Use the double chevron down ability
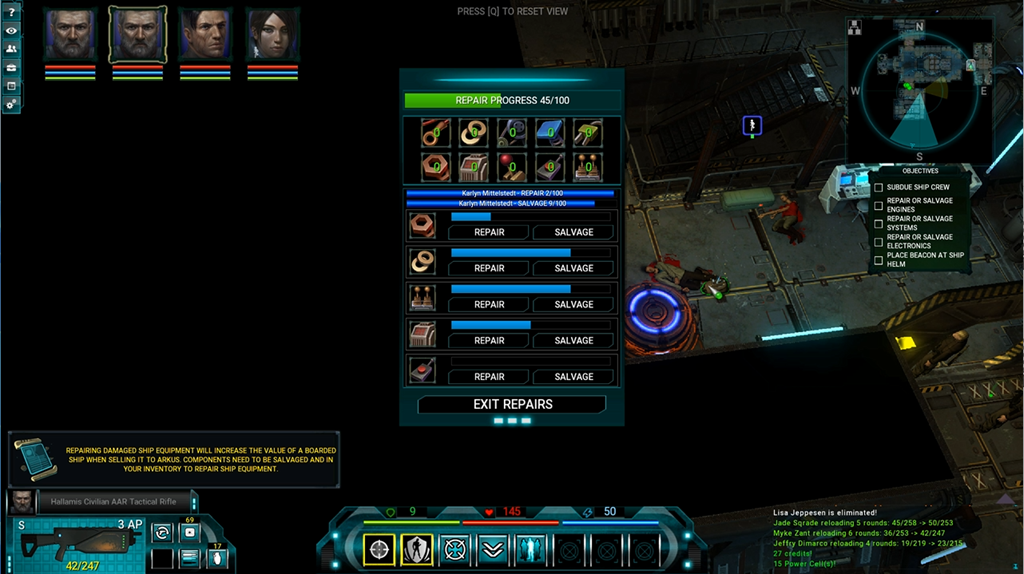The height and width of the screenshot is (574, 1024). 491,549
